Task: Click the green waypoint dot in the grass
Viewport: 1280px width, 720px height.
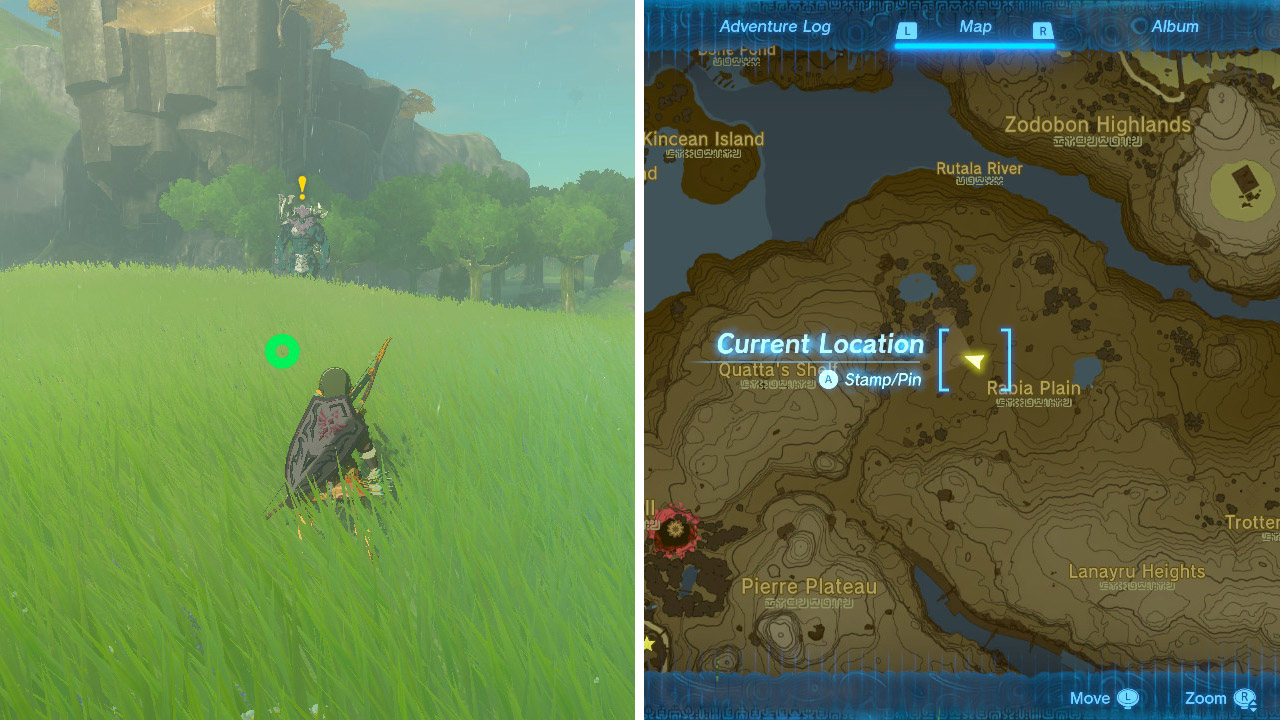Action: (282, 352)
